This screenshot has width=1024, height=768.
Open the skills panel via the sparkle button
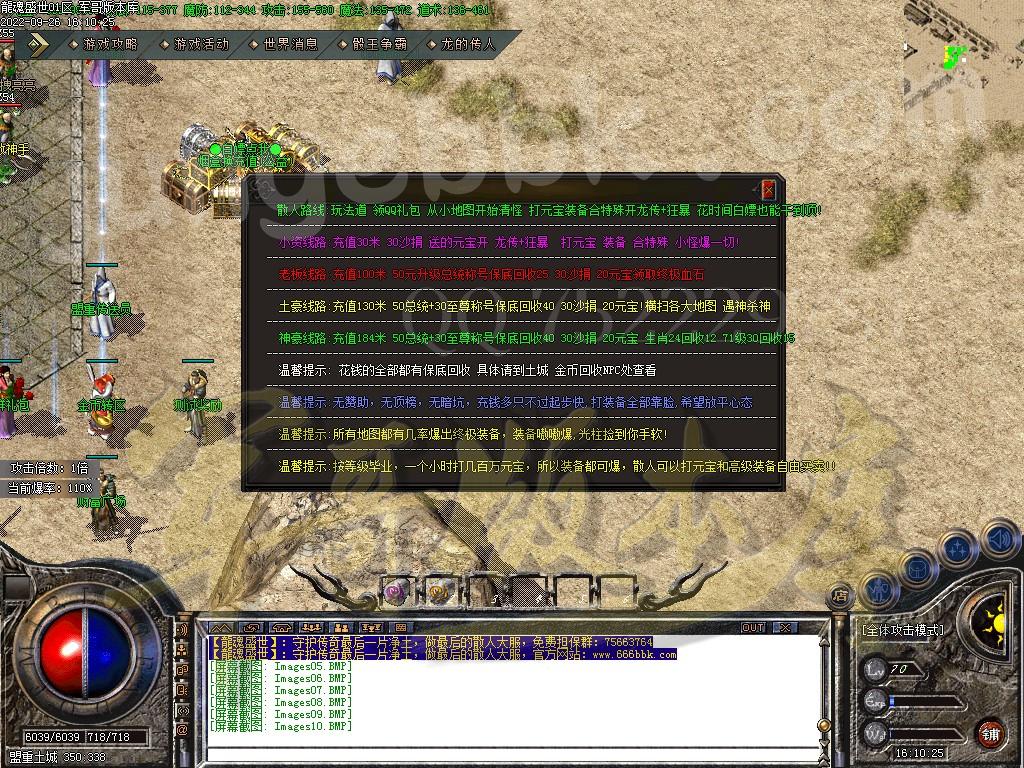pyautogui.click(x=958, y=549)
